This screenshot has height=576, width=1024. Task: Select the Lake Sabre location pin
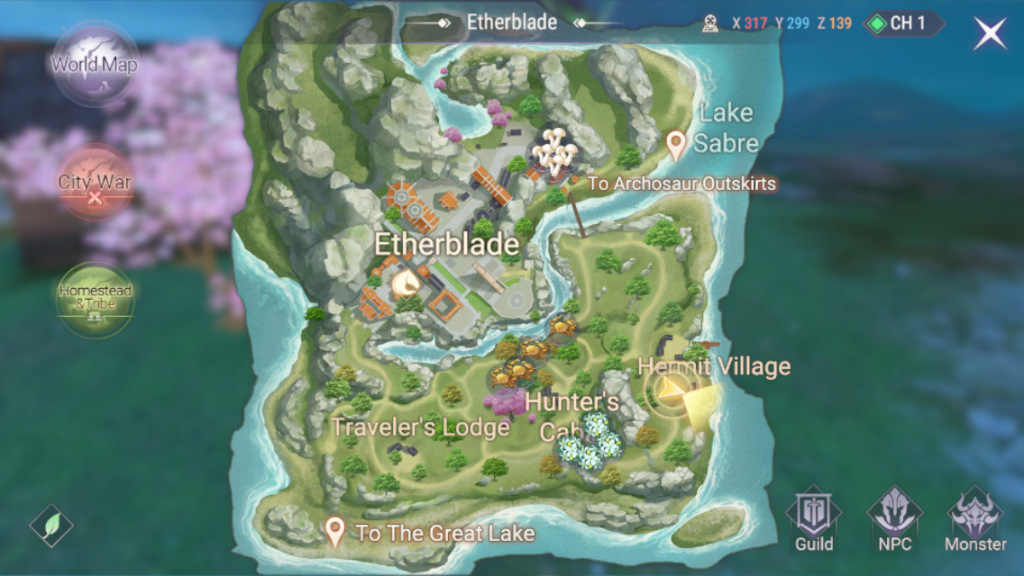[x=676, y=145]
